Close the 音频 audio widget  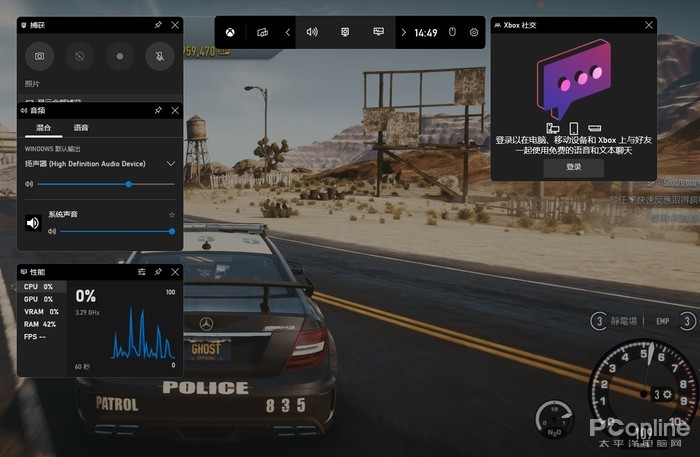(176, 110)
